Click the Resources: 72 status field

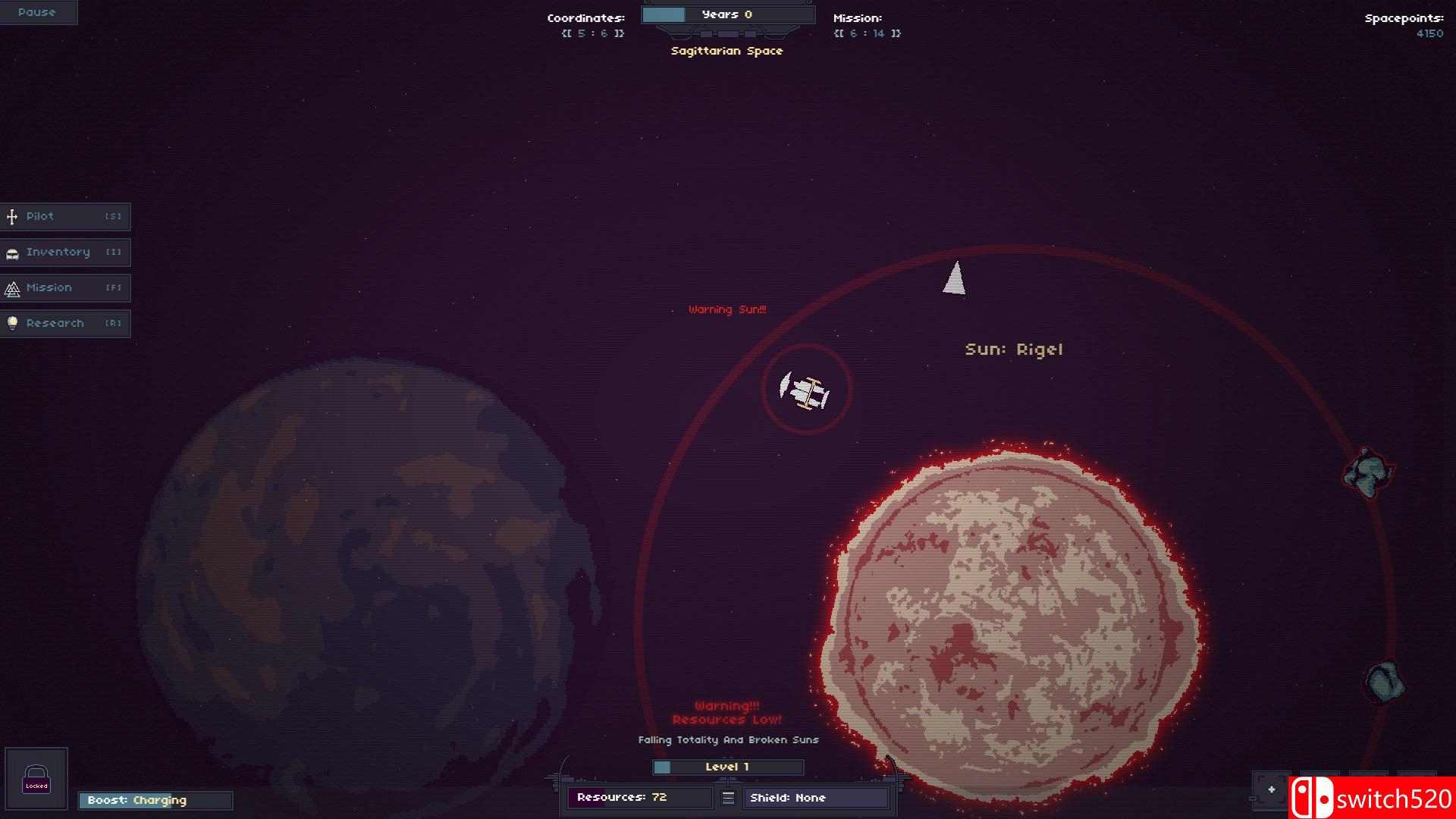tap(639, 797)
